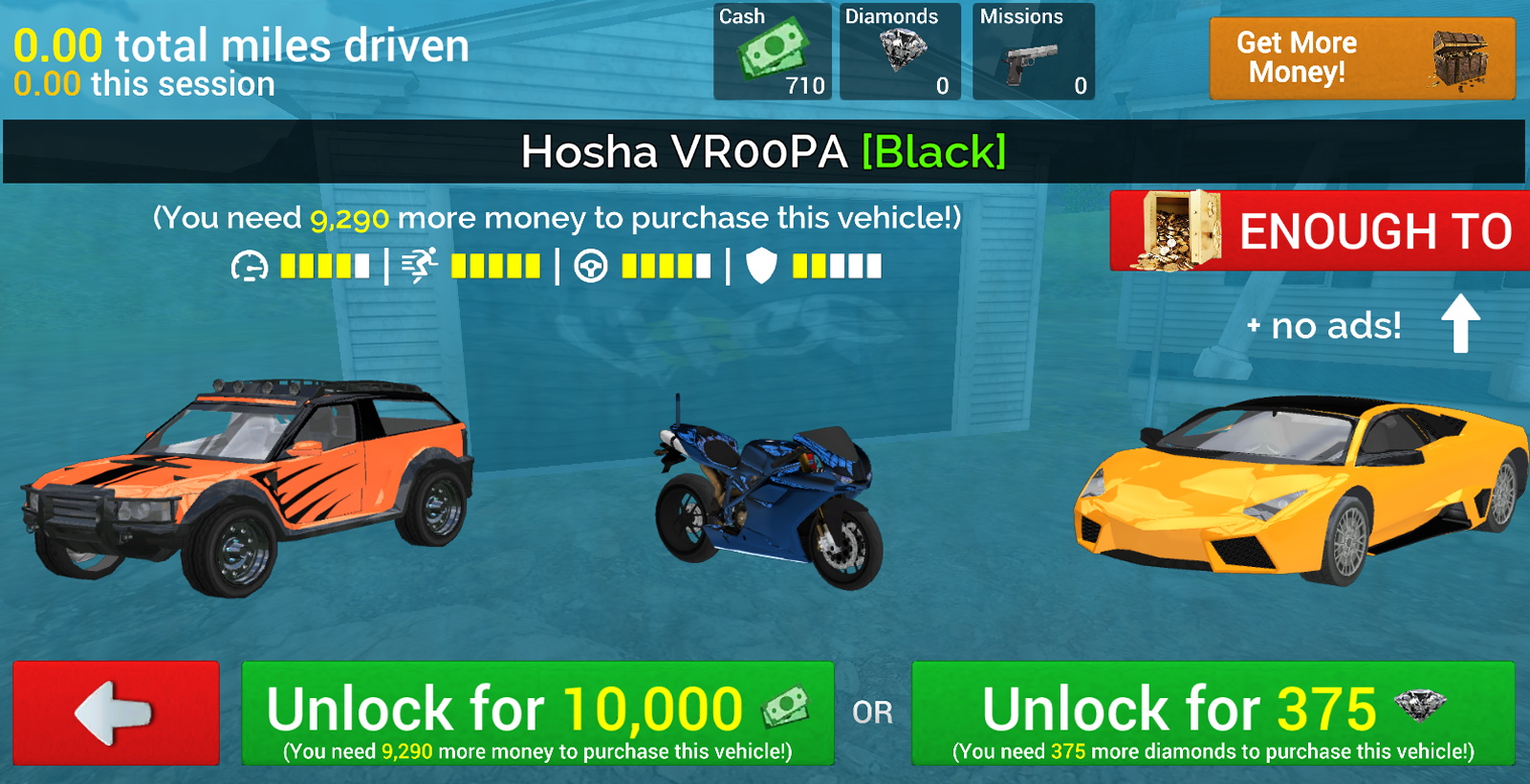The image size is (1530, 784).
Task: Open the Diamonds counter panel
Action: point(900,53)
